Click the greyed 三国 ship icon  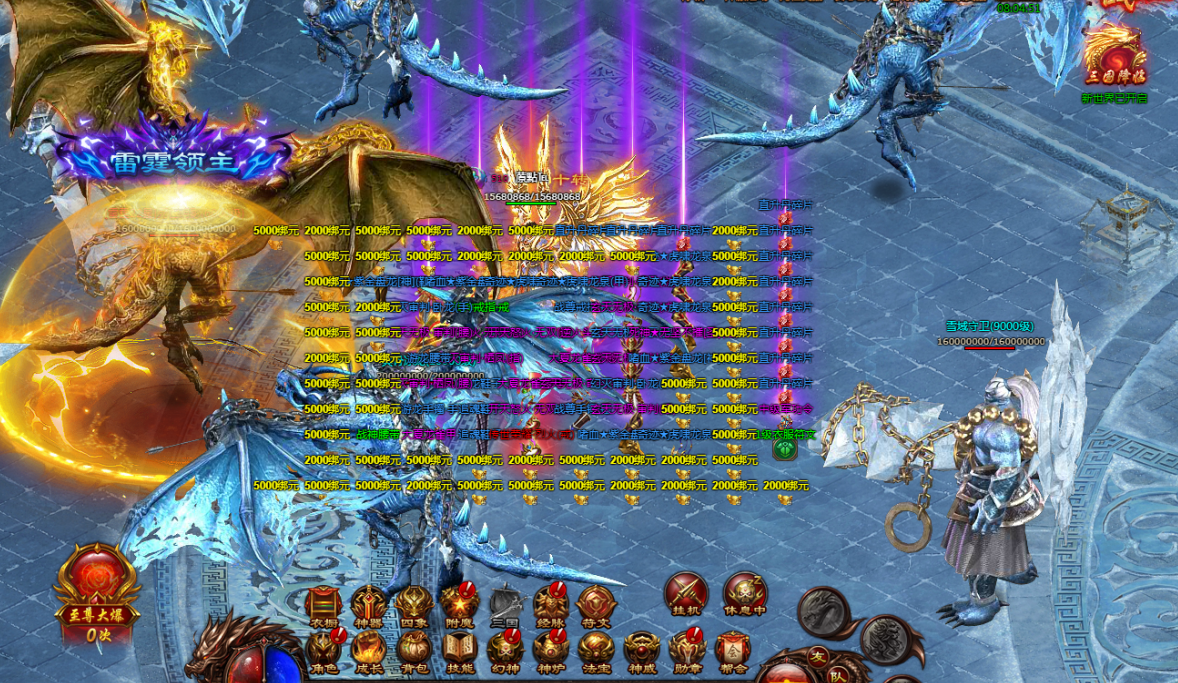tap(505, 605)
